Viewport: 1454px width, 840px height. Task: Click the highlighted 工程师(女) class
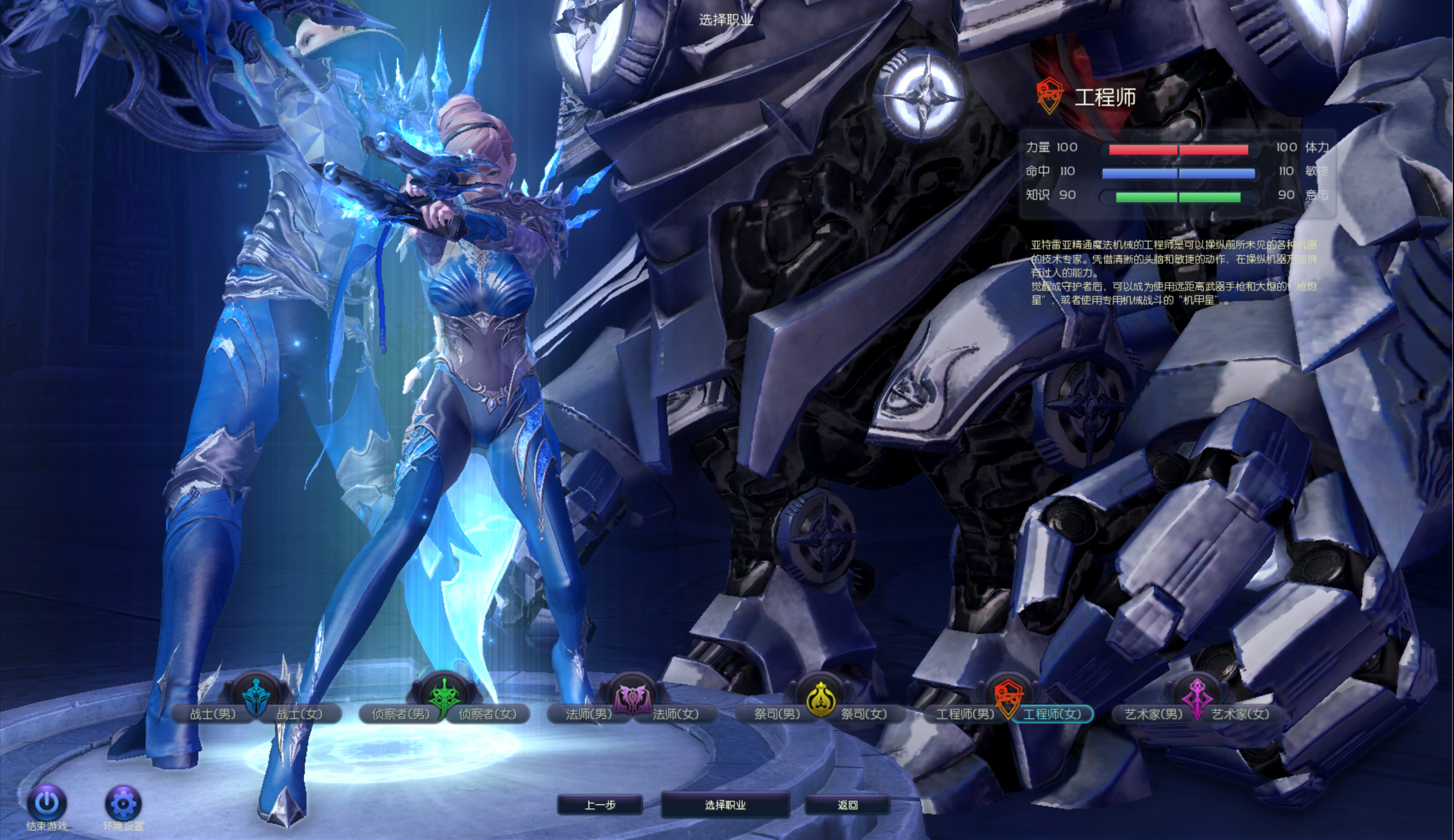click(x=1052, y=714)
